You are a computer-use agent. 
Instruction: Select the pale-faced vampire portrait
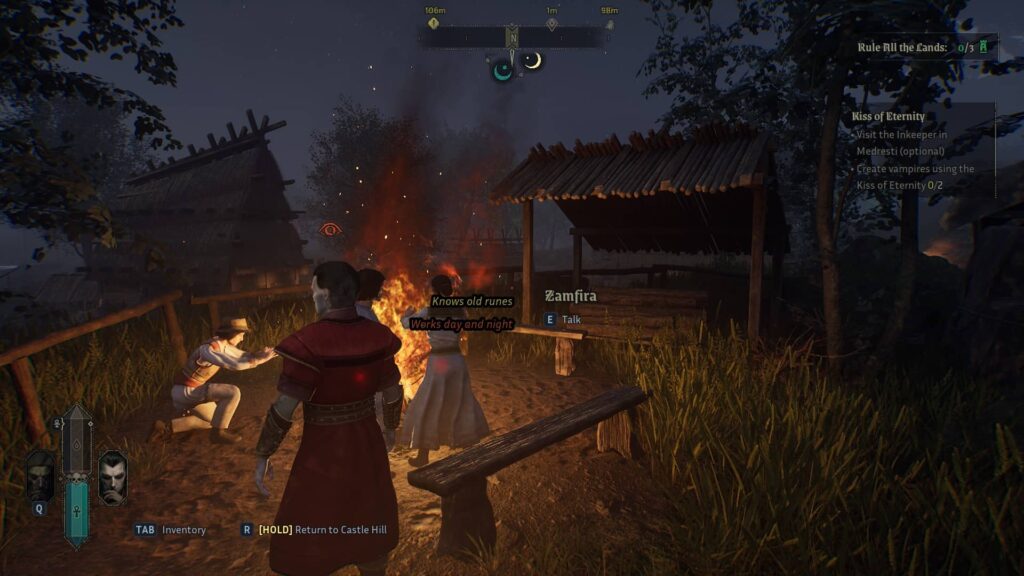tap(112, 478)
